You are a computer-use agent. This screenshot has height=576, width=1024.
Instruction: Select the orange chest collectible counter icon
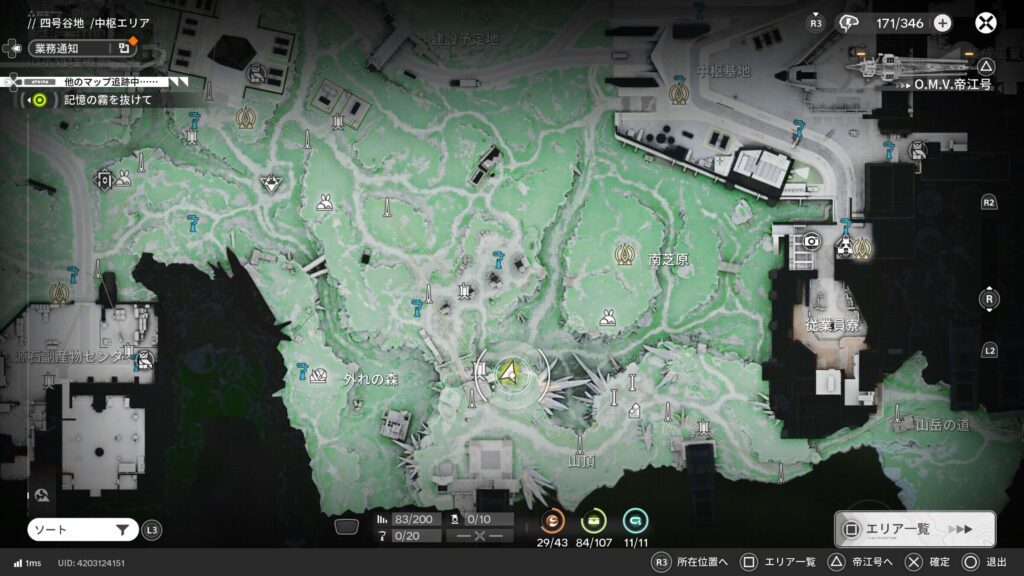point(552,520)
